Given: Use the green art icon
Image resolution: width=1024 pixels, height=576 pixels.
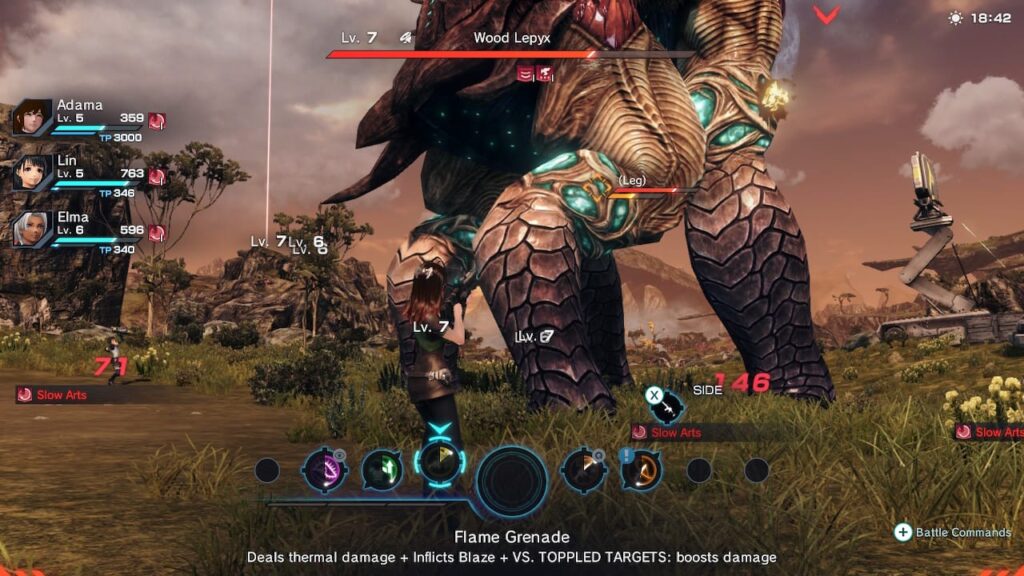Looking at the screenshot, I should click(x=381, y=469).
